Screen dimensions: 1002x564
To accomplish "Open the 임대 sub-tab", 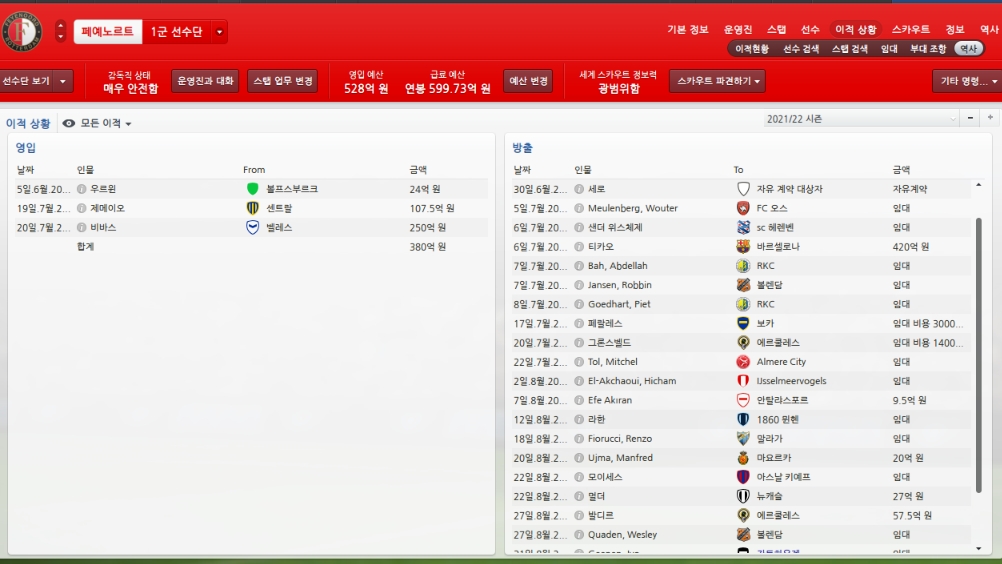I will [889, 48].
